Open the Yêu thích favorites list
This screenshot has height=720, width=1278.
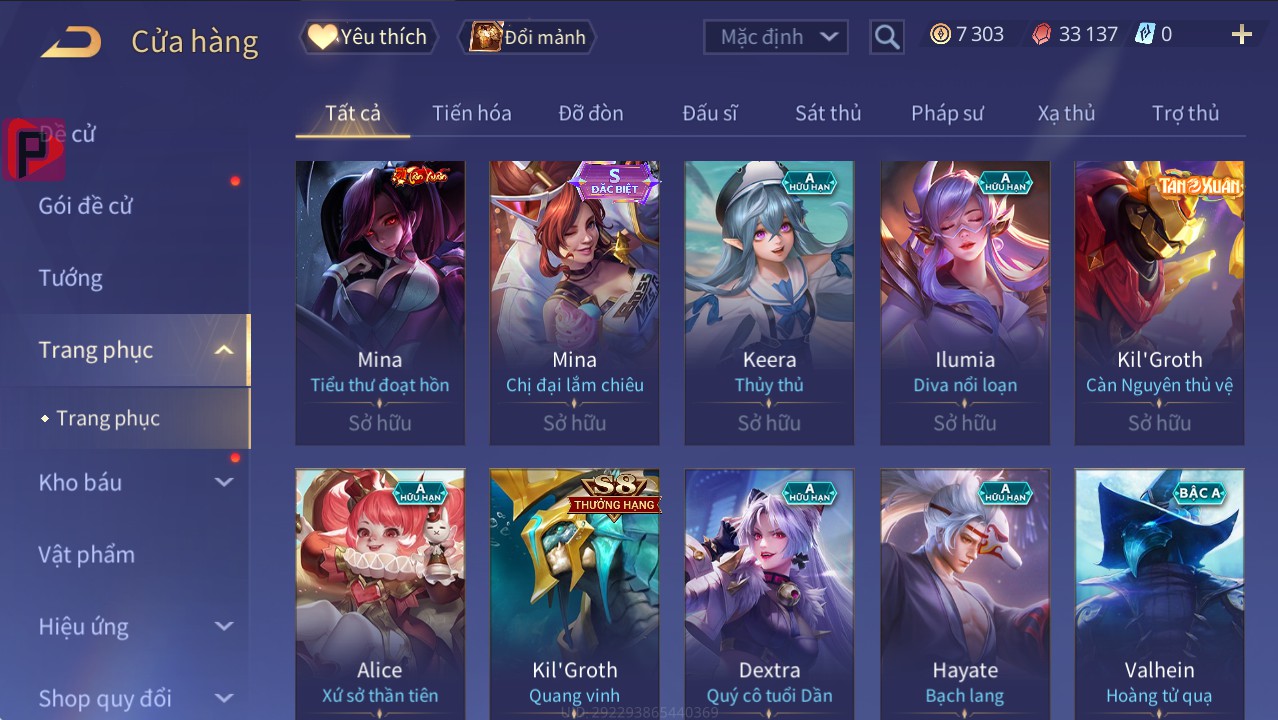[368, 37]
